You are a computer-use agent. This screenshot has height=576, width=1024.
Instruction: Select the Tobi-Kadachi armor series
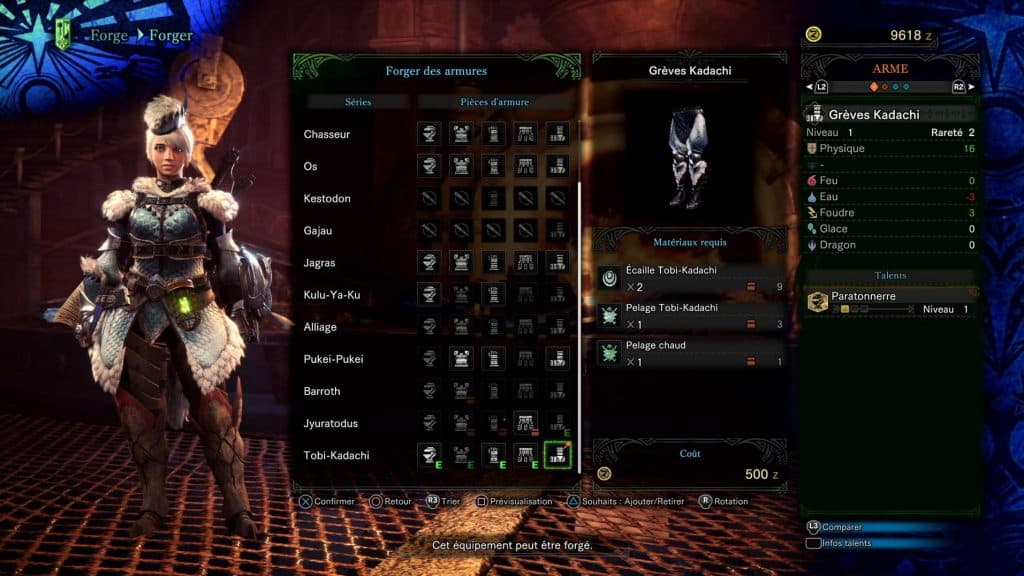(x=336, y=455)
